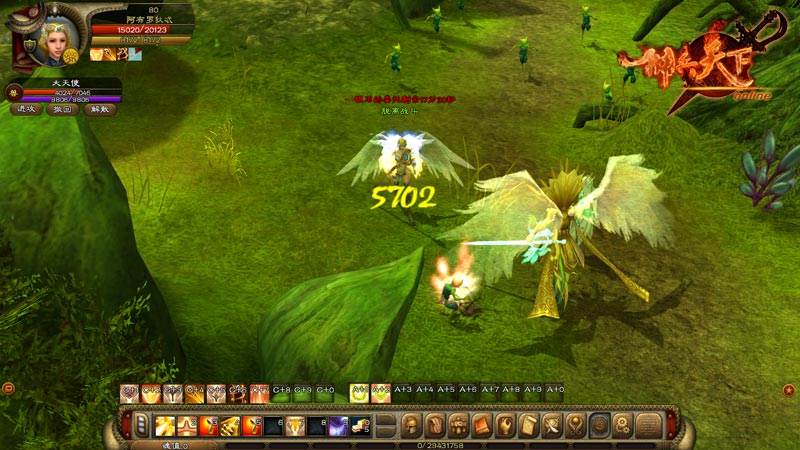
Task: Dismiss the pet with 解散 button
Action: 98,110
